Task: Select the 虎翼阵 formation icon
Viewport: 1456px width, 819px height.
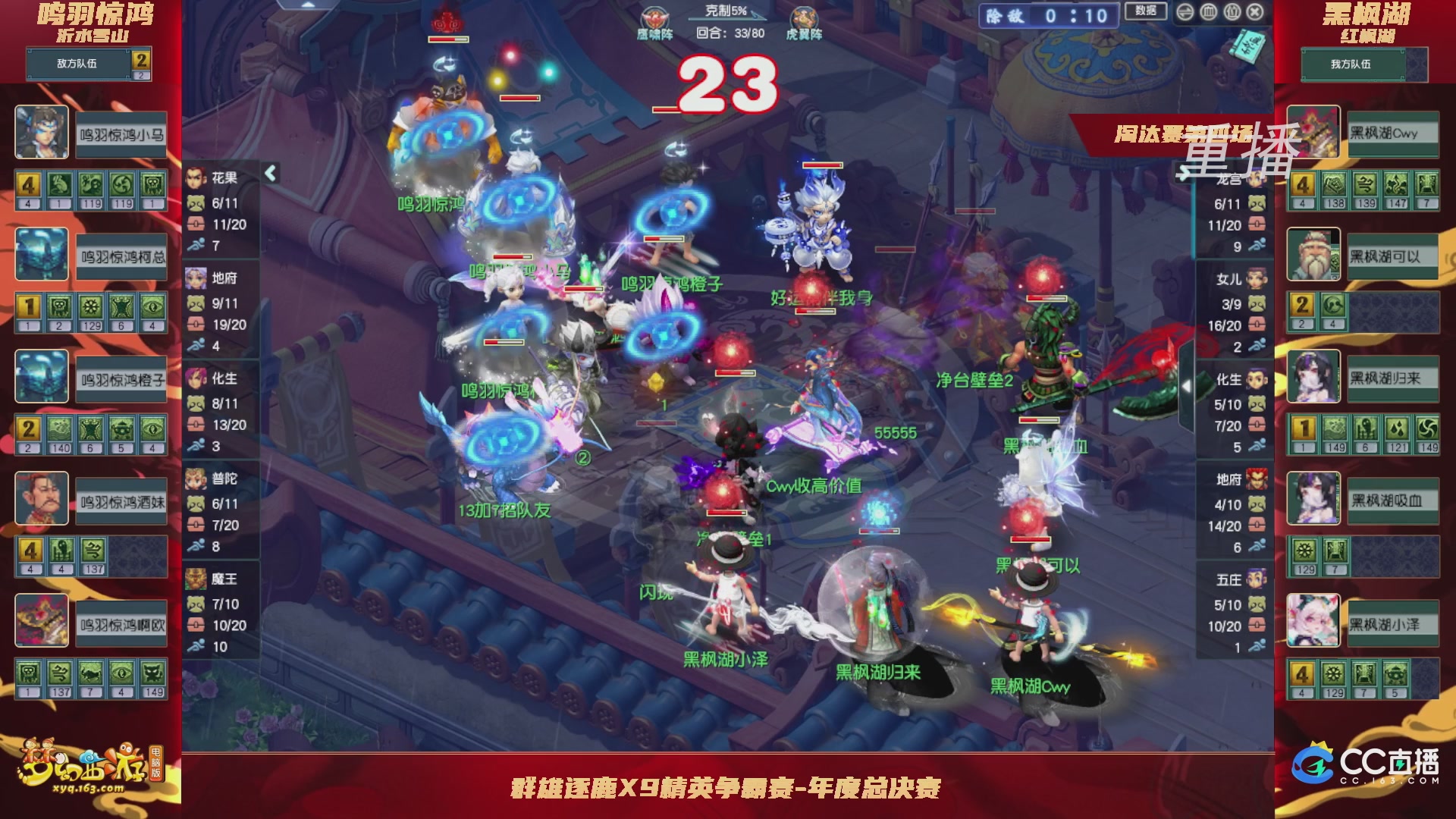Action: 805,18
